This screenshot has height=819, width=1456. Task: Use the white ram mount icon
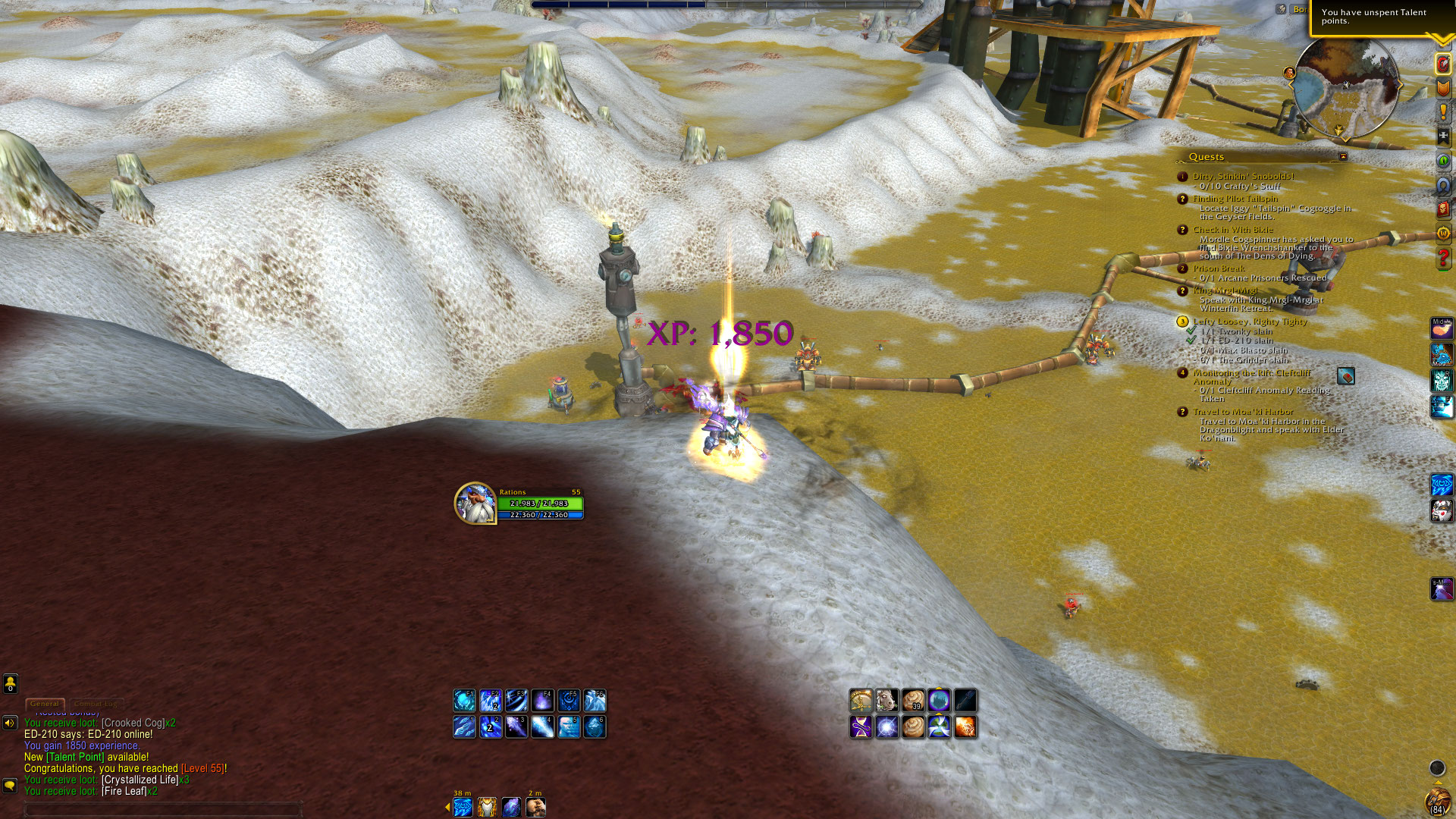pyautogui.click(x=886, y=700)
